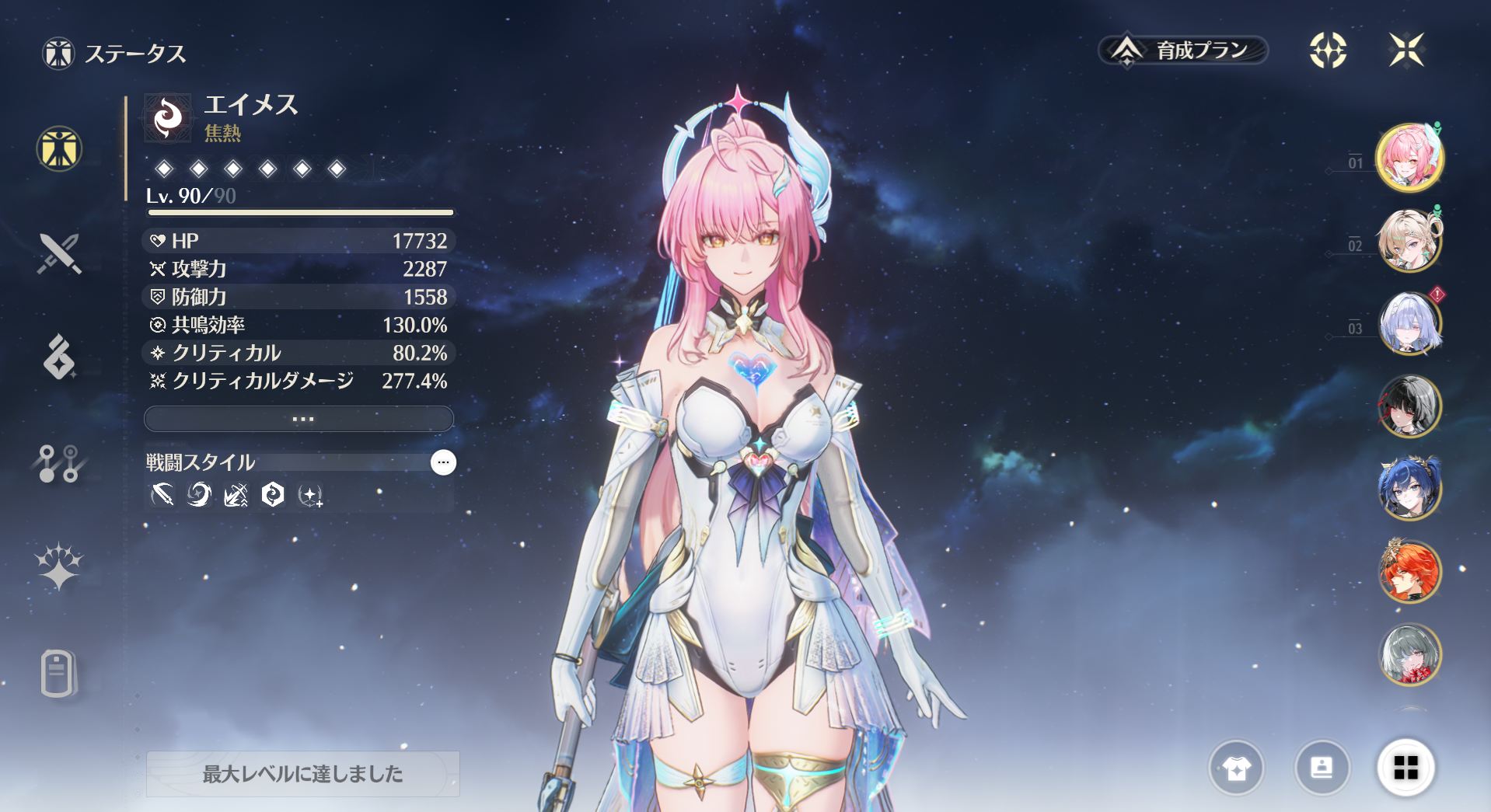Select the status tab with human figure icon
Viewport: 1491px width, 812px height.
[59, 148]
